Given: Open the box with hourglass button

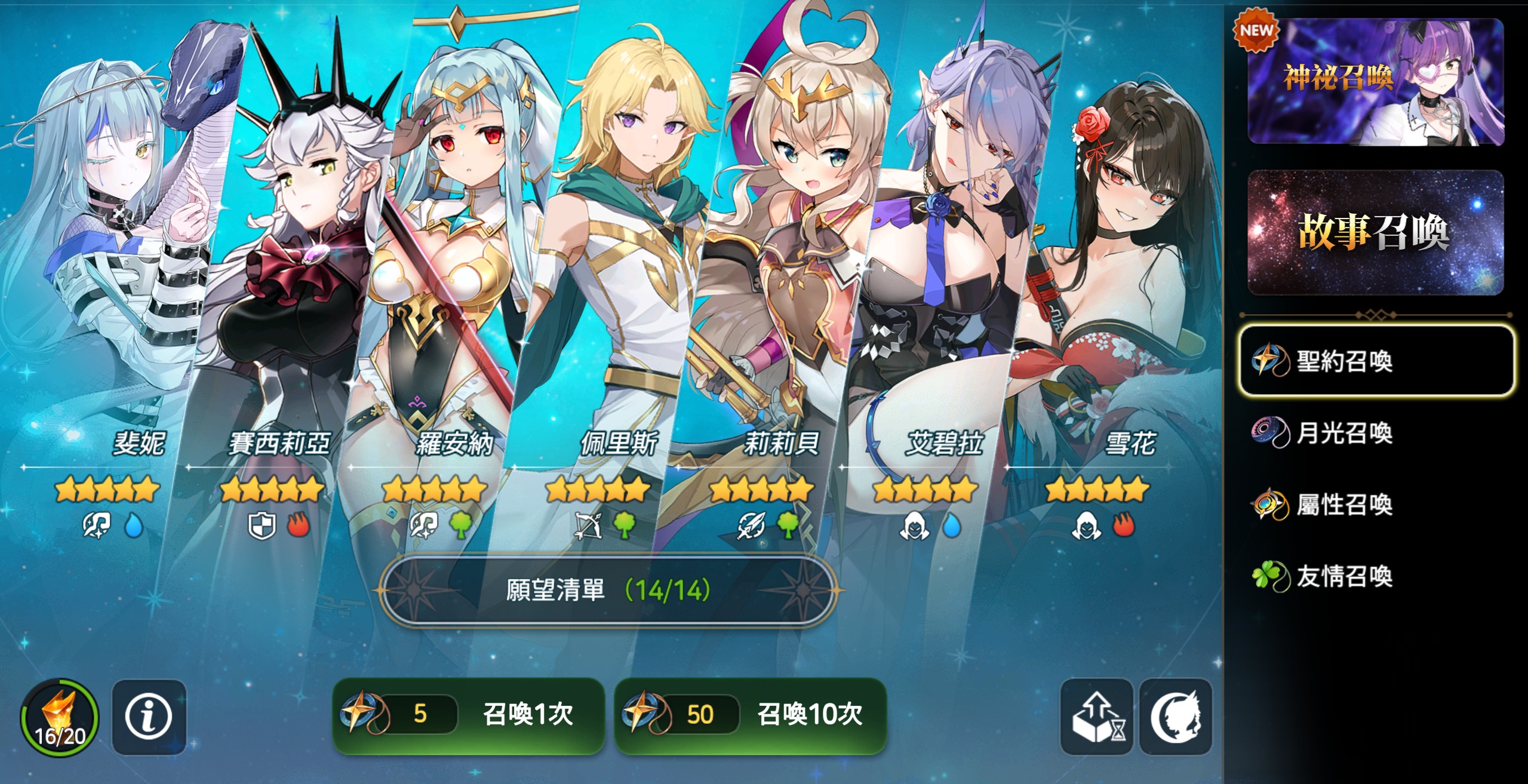Looking at the screenshot, I should pos(1096,717).
